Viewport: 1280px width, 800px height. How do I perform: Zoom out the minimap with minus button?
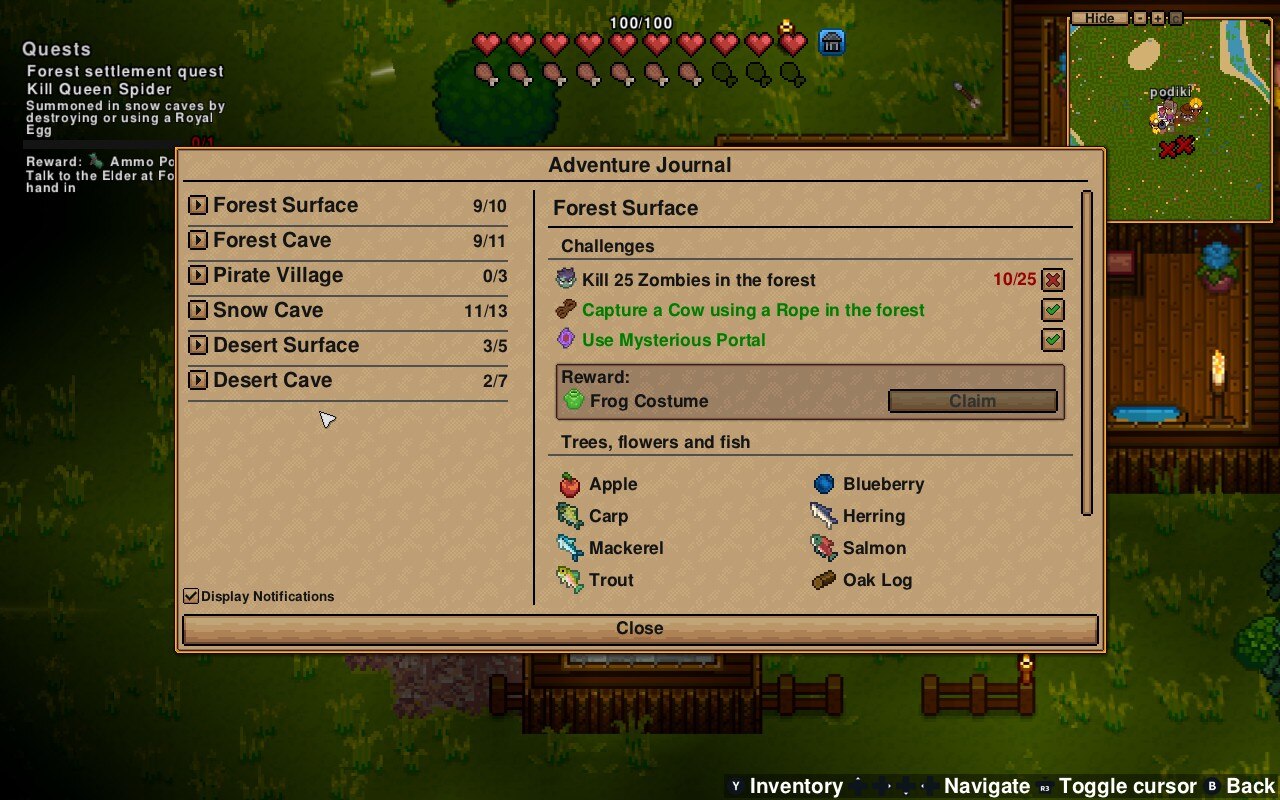coord(1140,18)
